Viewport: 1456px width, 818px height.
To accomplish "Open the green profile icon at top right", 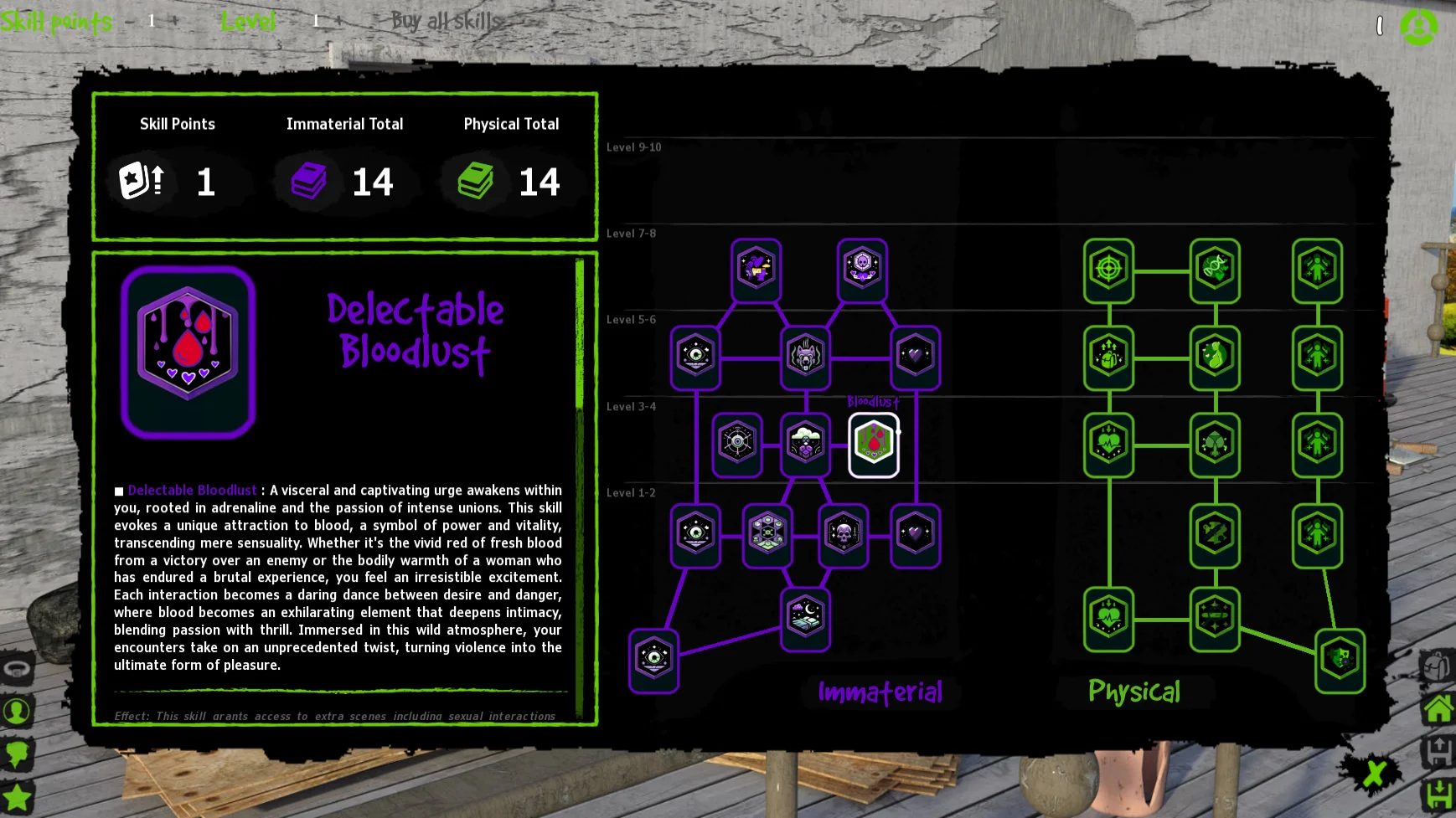I will [1418, 27].
